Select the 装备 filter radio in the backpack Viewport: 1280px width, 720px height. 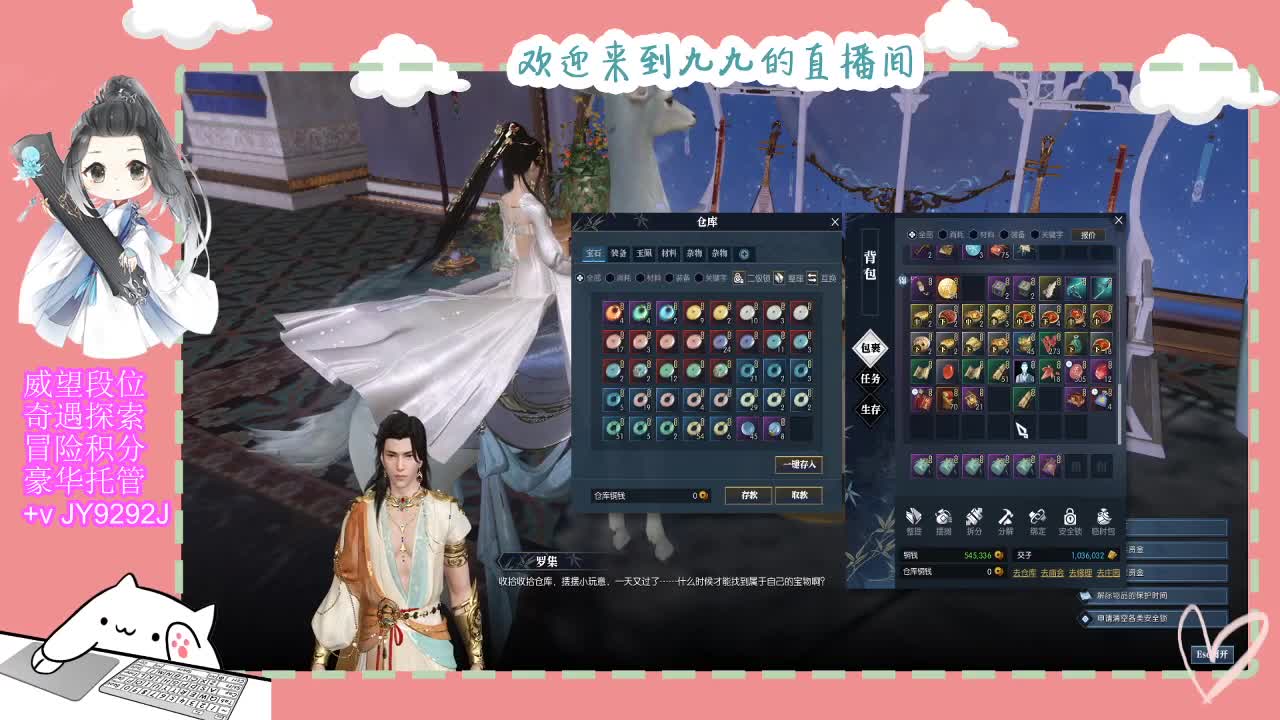click(x=1005, y=234)
